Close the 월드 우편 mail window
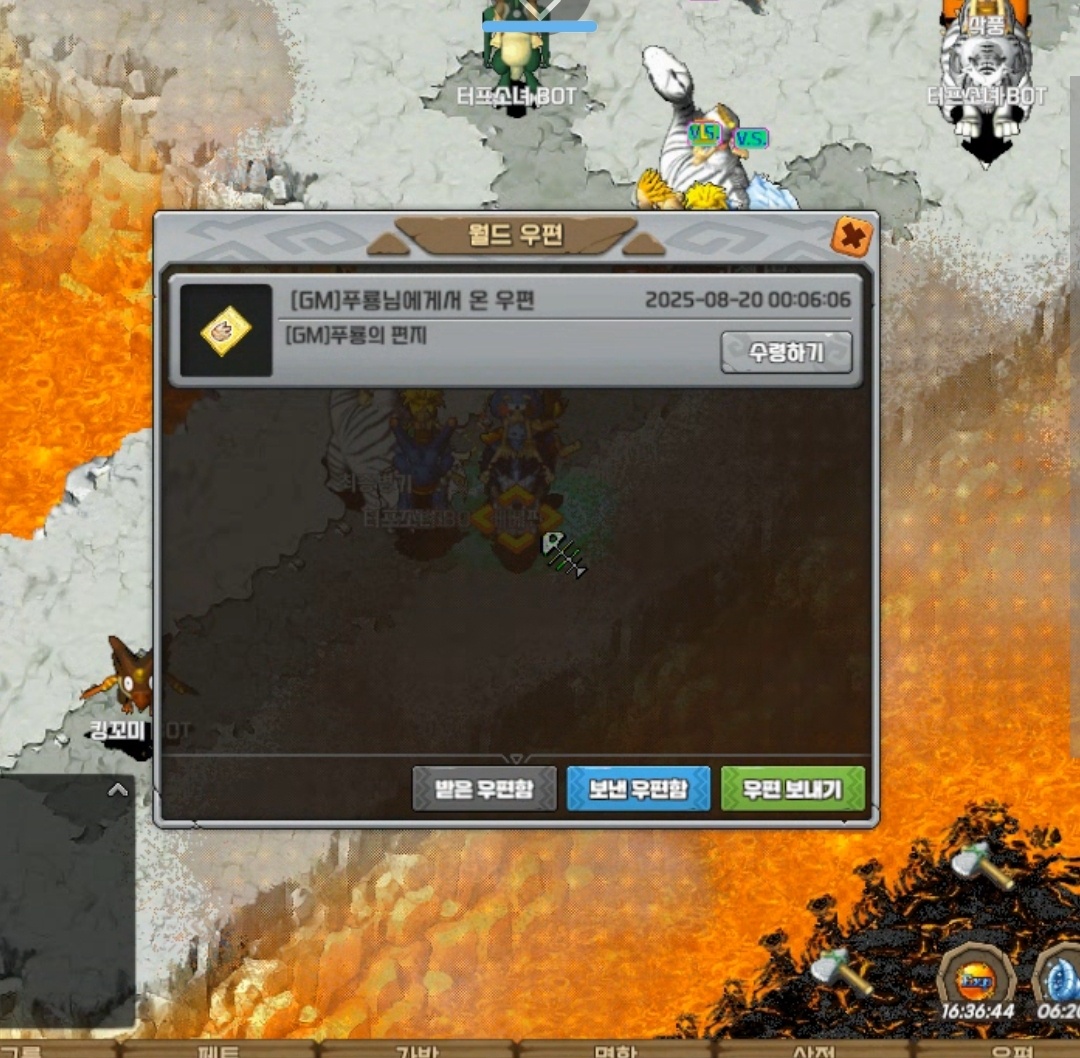The height and width of the screenshot is (1058, 1080). point(852,237)
